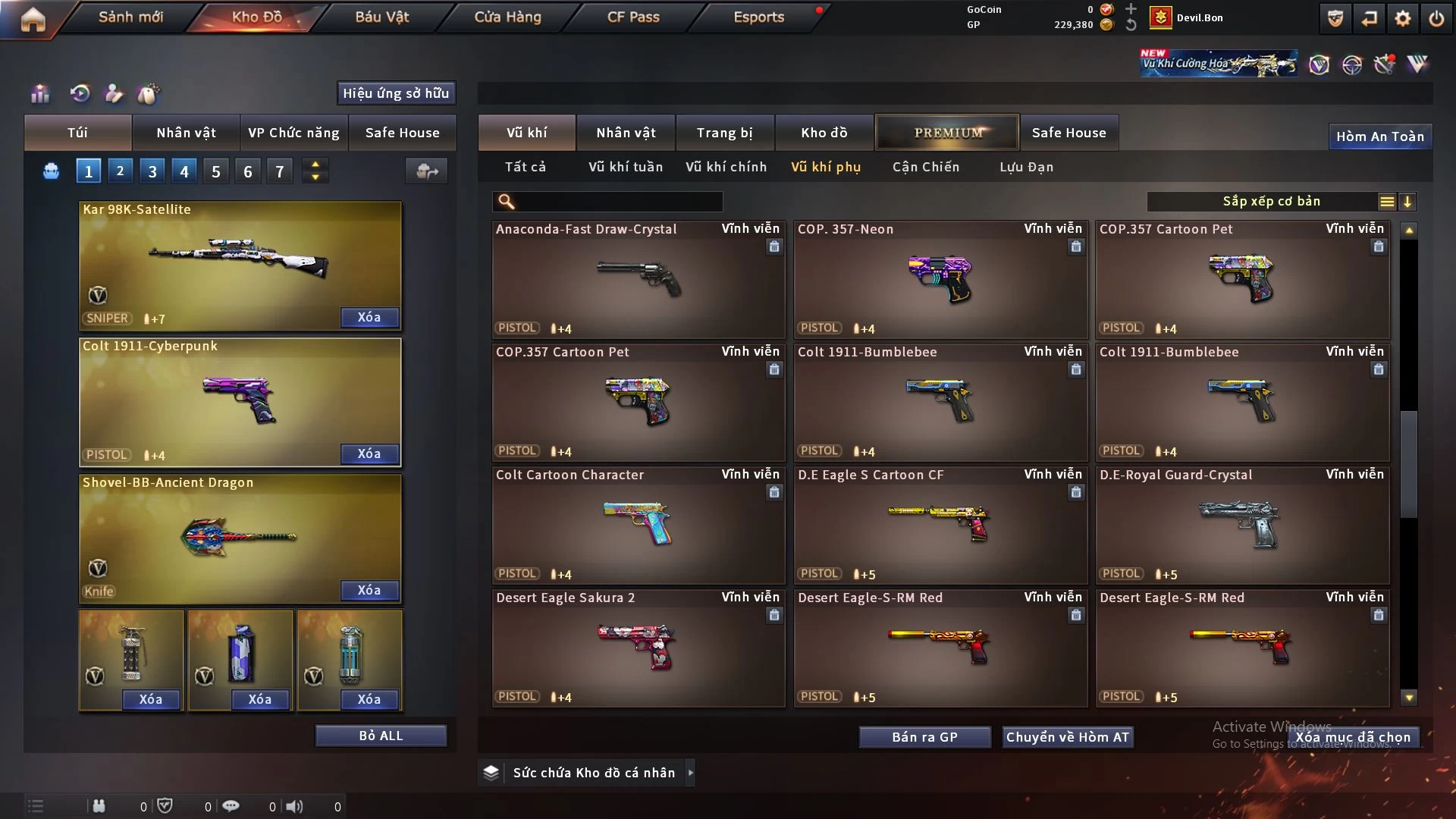
Task: Sell selected items with Bán ra GP
Action: click(x=924, y=737)
